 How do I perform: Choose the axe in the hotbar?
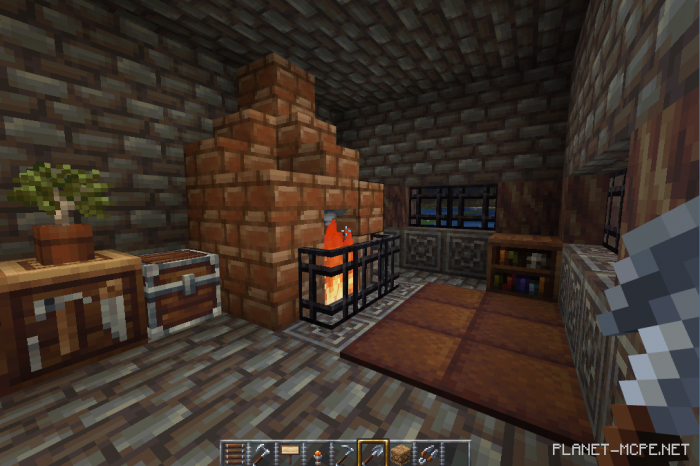(261, 453)
